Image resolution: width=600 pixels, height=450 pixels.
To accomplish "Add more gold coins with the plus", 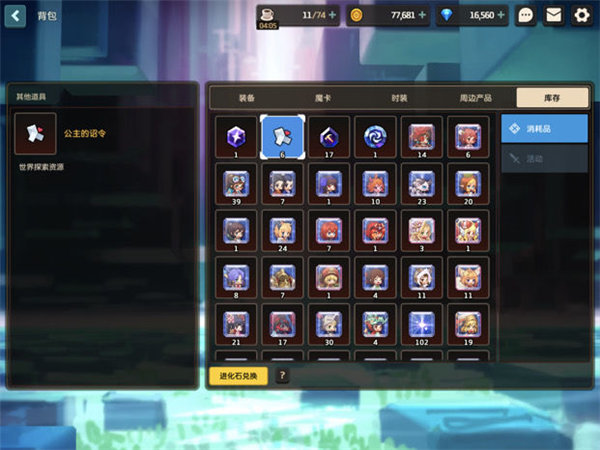I will (x=422, y=15).
